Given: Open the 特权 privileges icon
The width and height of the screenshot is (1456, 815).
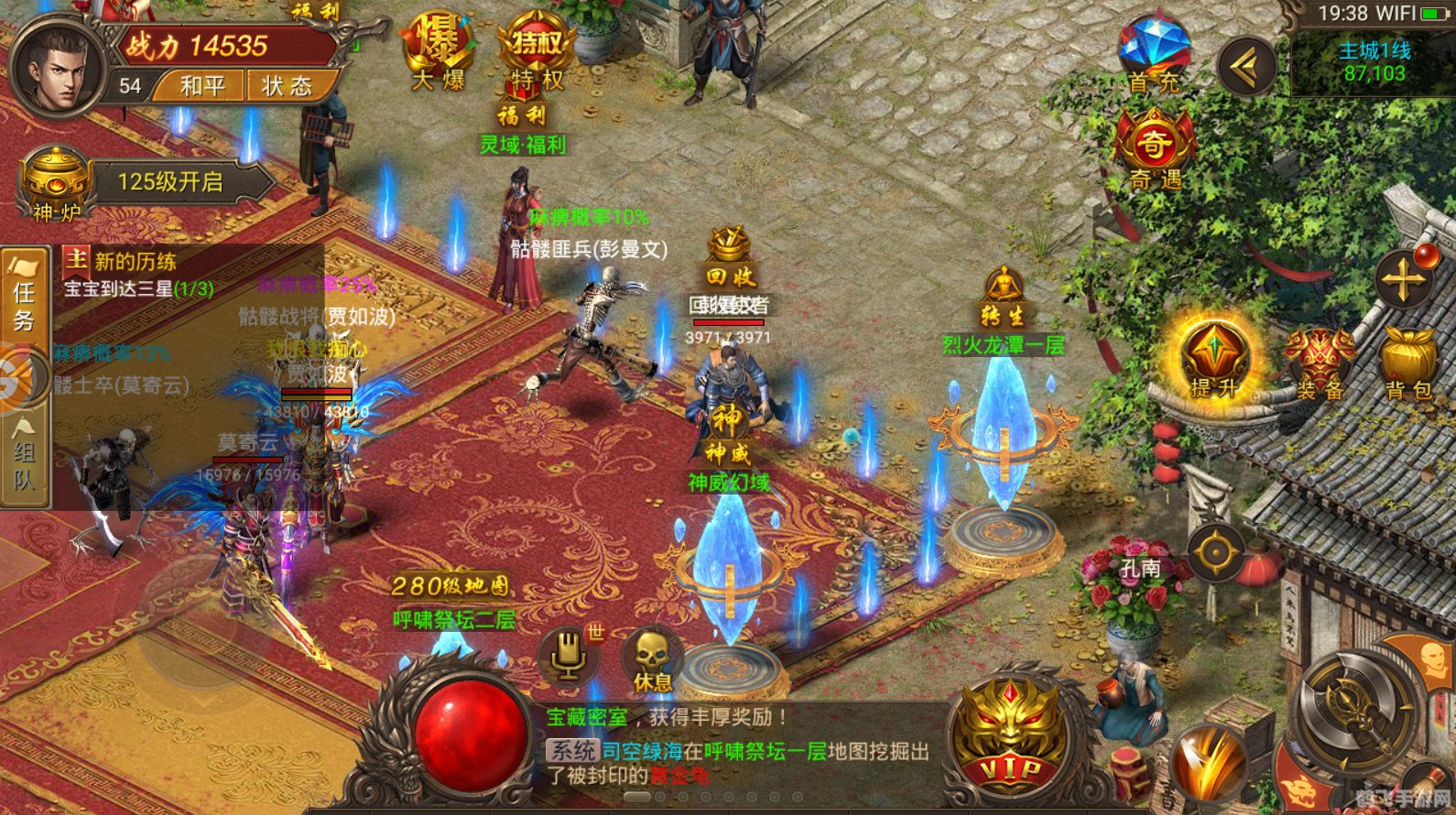Looking at the screenshot, I should [536, 50].
